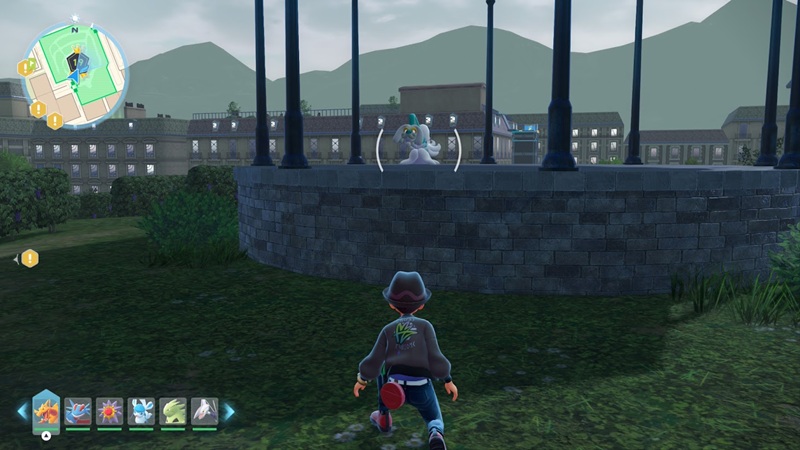Click the off-screen quest marker below the minimap

(x=30, y=258)
